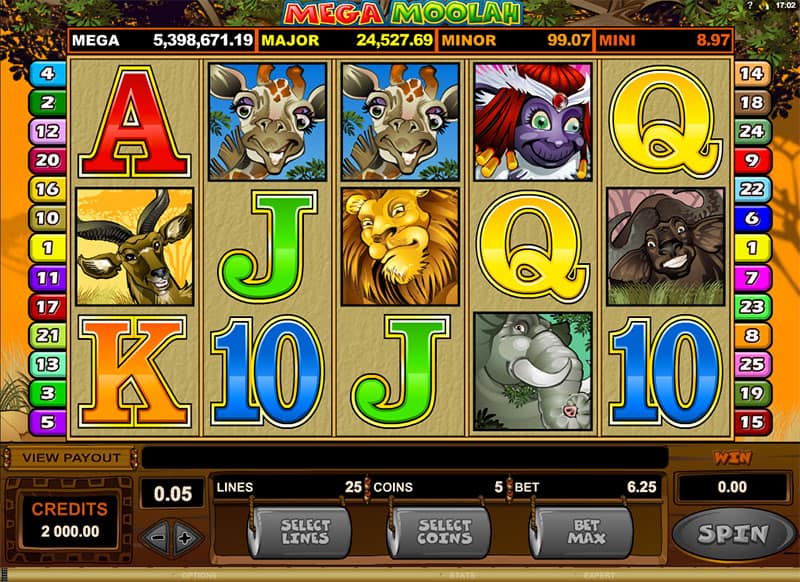Increase coin size with the plus button
The height and width of the screenshot is (582, 800).
tap(183, 537)
